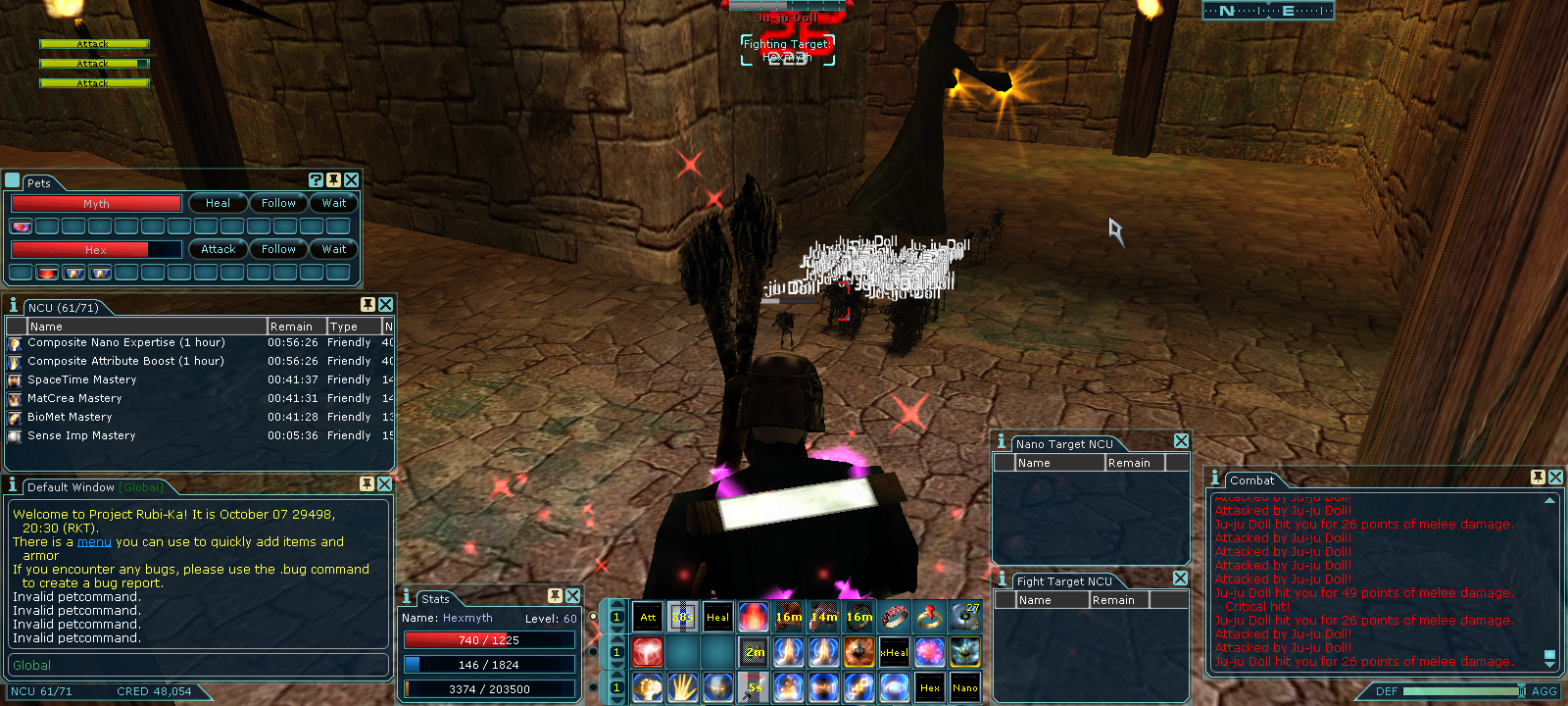Sort NCU list by Remain column

tap(292, 327)
